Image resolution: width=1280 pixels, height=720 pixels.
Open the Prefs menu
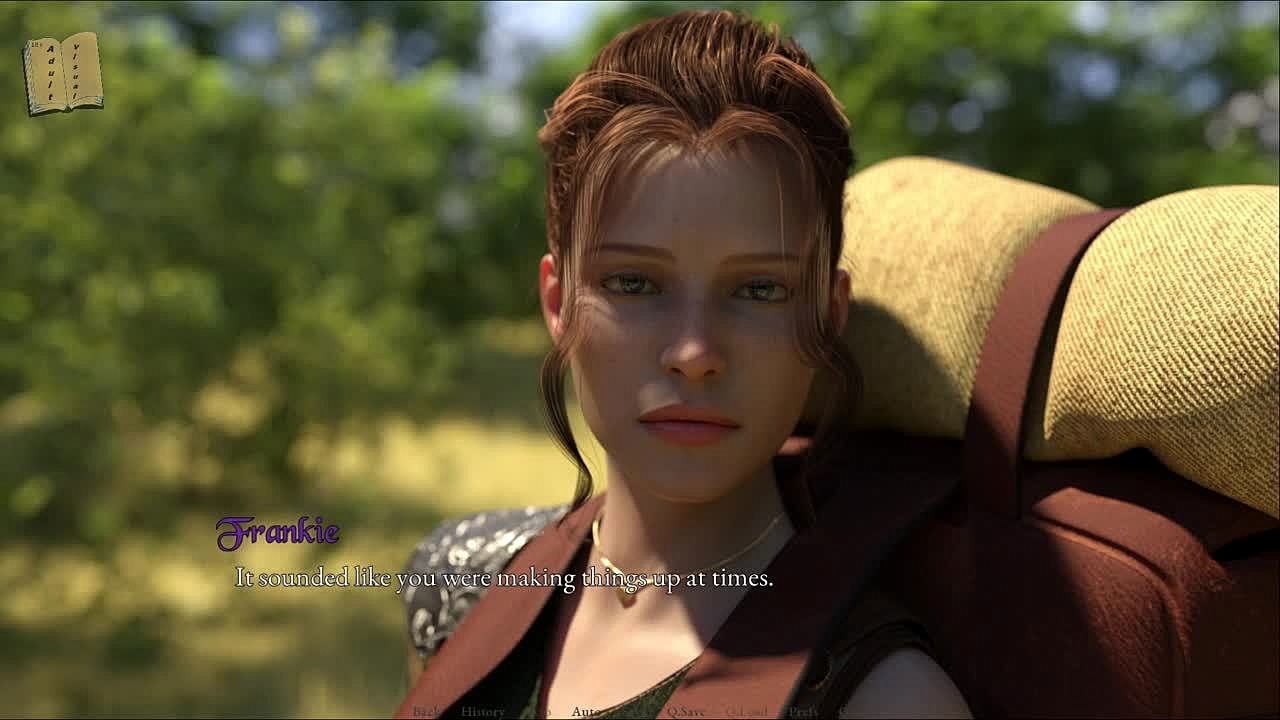click(803, 712)
